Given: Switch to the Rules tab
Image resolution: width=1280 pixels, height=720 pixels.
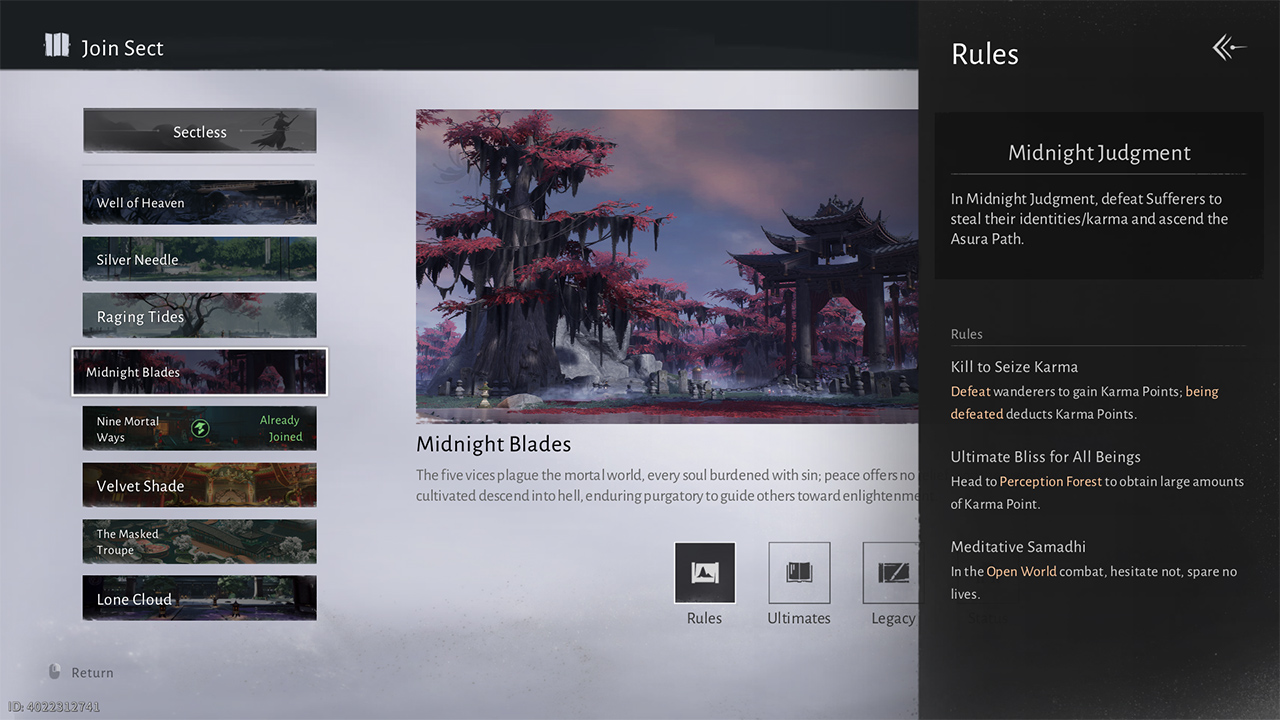Looking at the screenshot, I should [x=704, y=573].
